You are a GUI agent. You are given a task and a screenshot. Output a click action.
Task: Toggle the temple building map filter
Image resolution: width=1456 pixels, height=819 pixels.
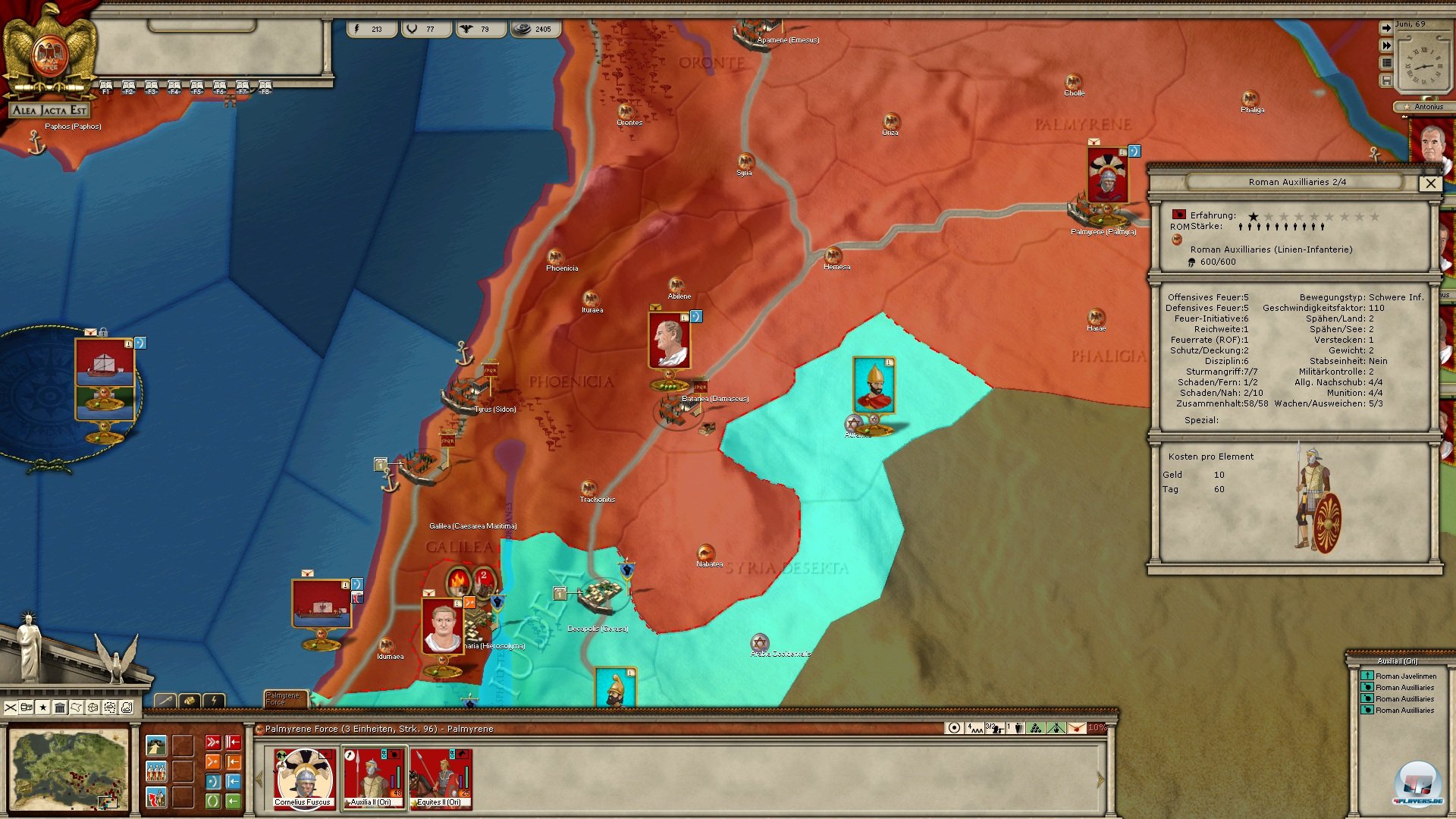point(60,708)
